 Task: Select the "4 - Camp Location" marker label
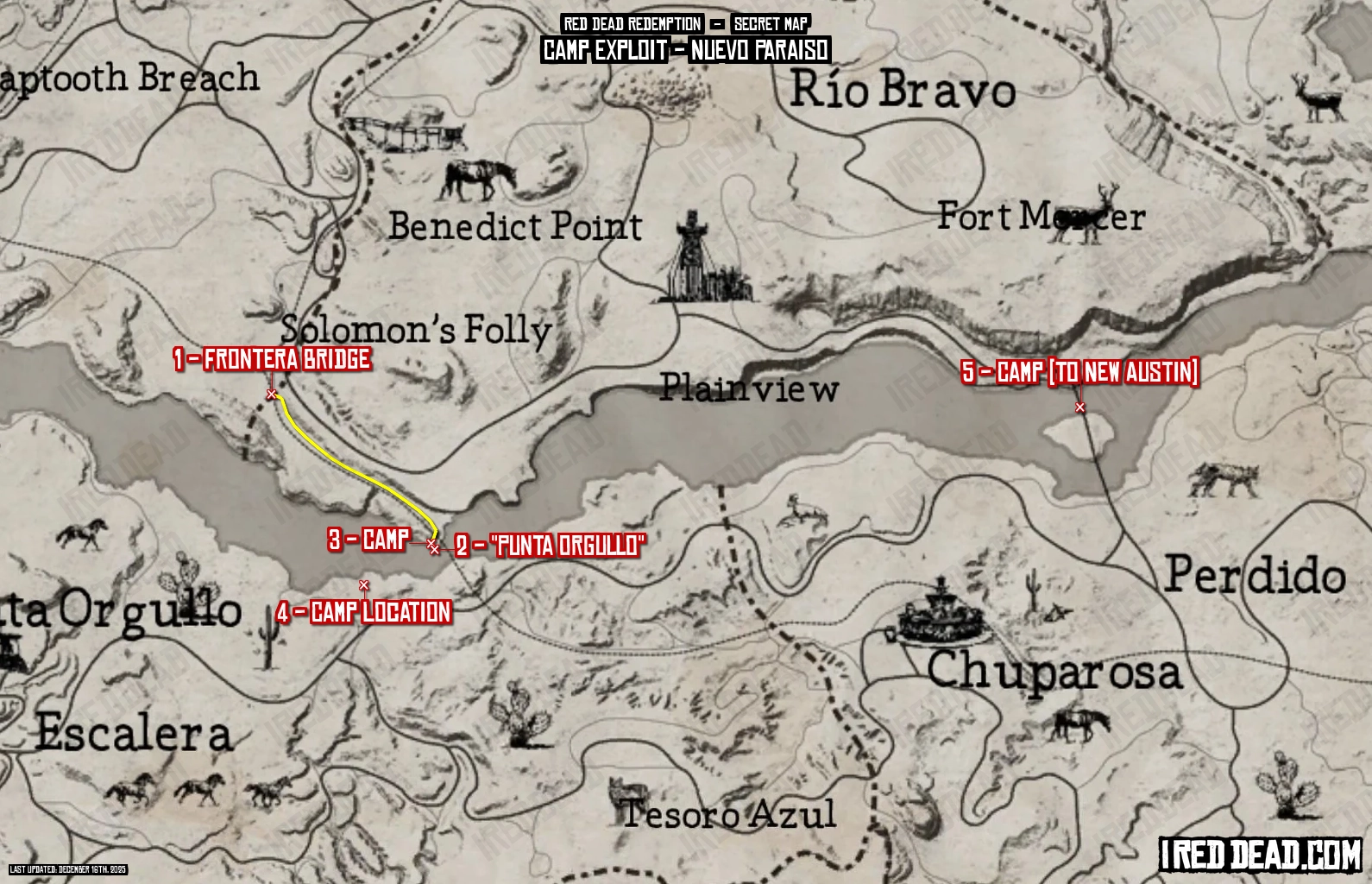[364, 612]
